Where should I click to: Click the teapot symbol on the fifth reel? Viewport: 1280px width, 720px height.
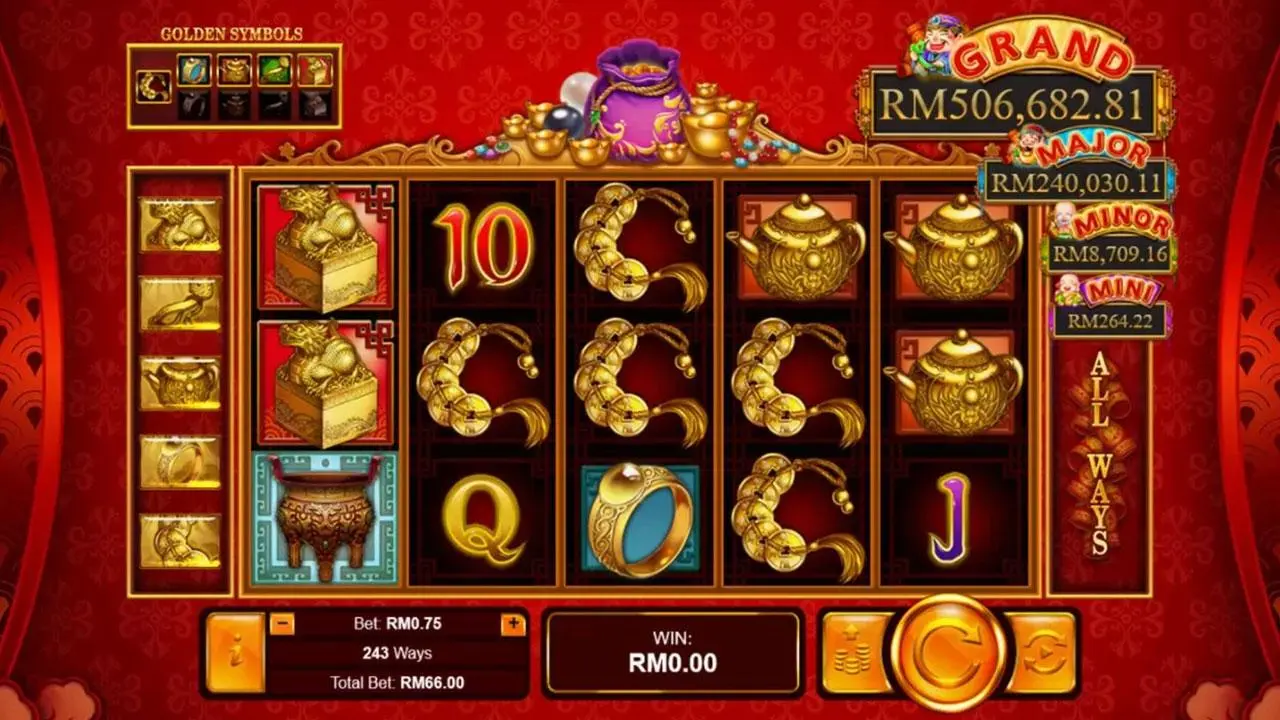click(957, 244)
